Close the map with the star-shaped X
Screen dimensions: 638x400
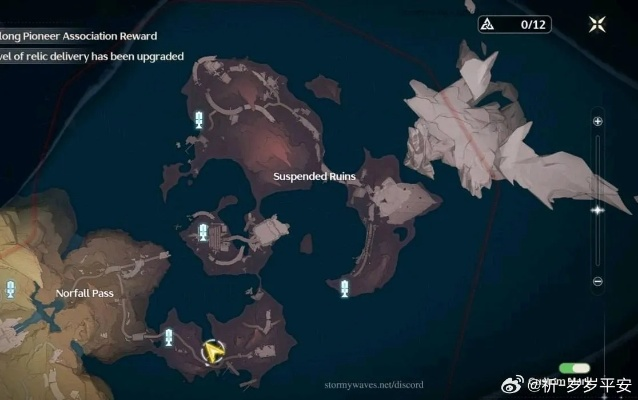pos(597,25)
